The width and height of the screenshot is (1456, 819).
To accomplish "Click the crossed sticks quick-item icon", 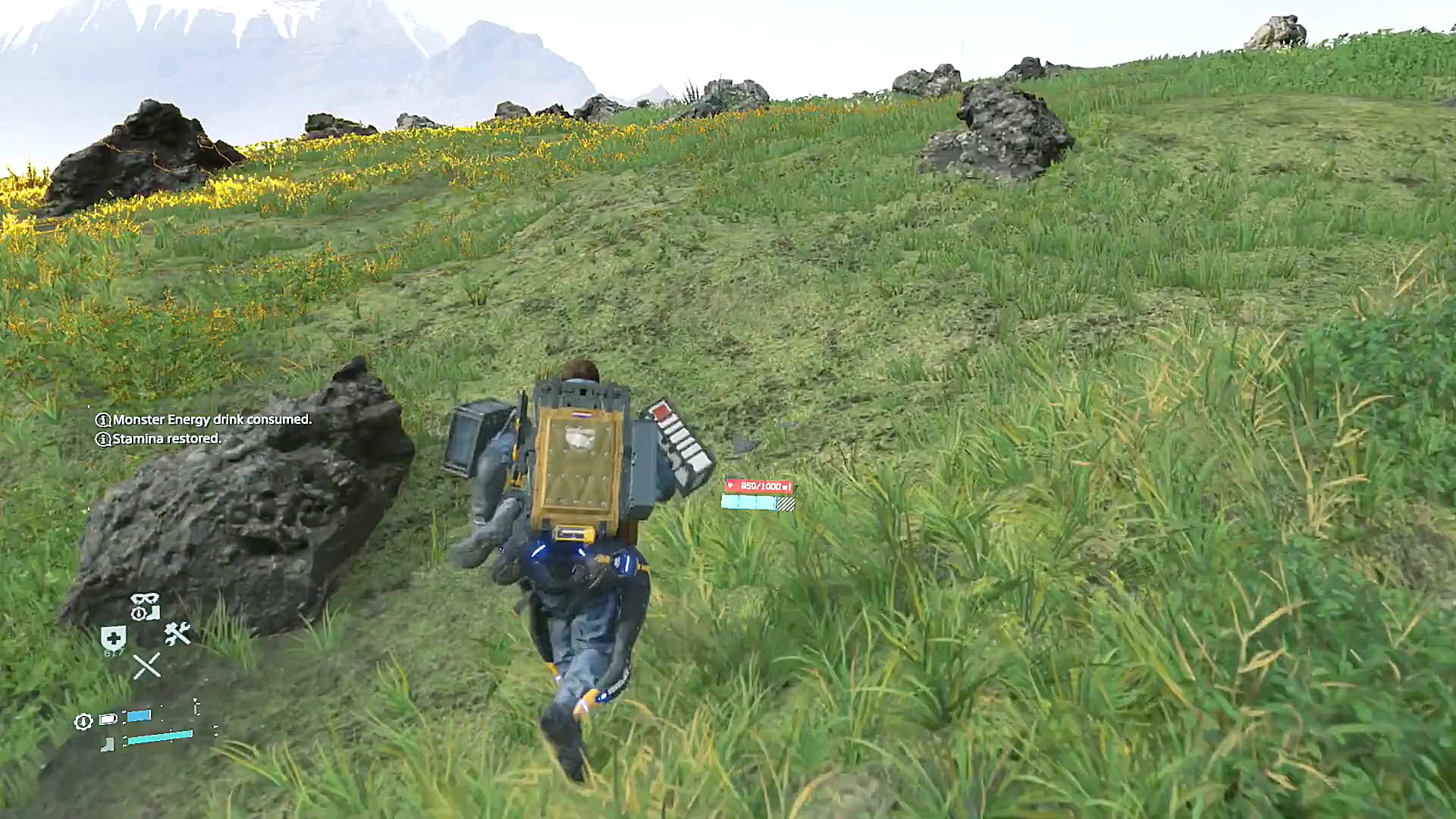I will (146, 666).
